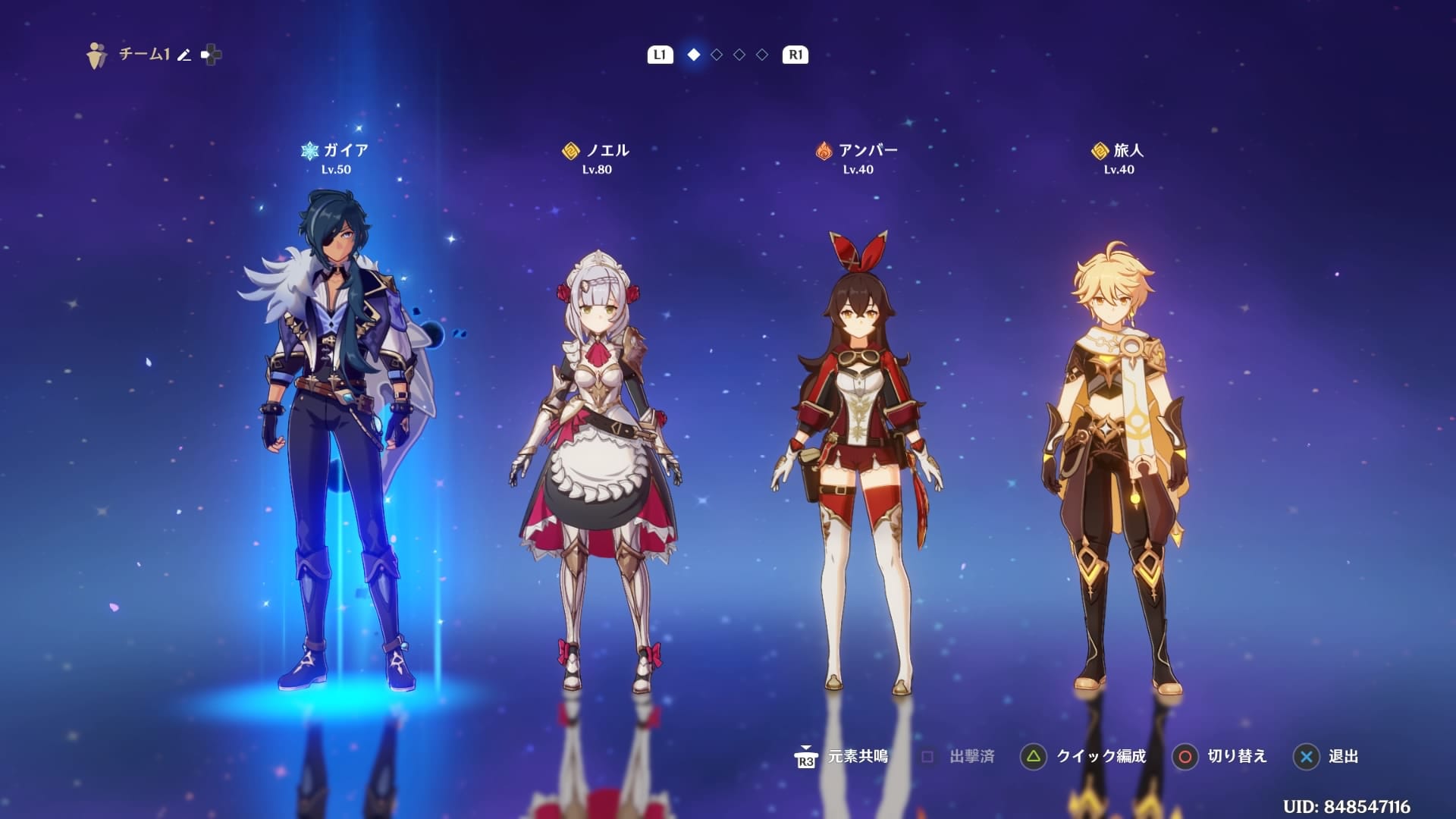This screenshot has height=819, width=1456.
Task: Click the add team plus icon
Action: click(210, 54)
